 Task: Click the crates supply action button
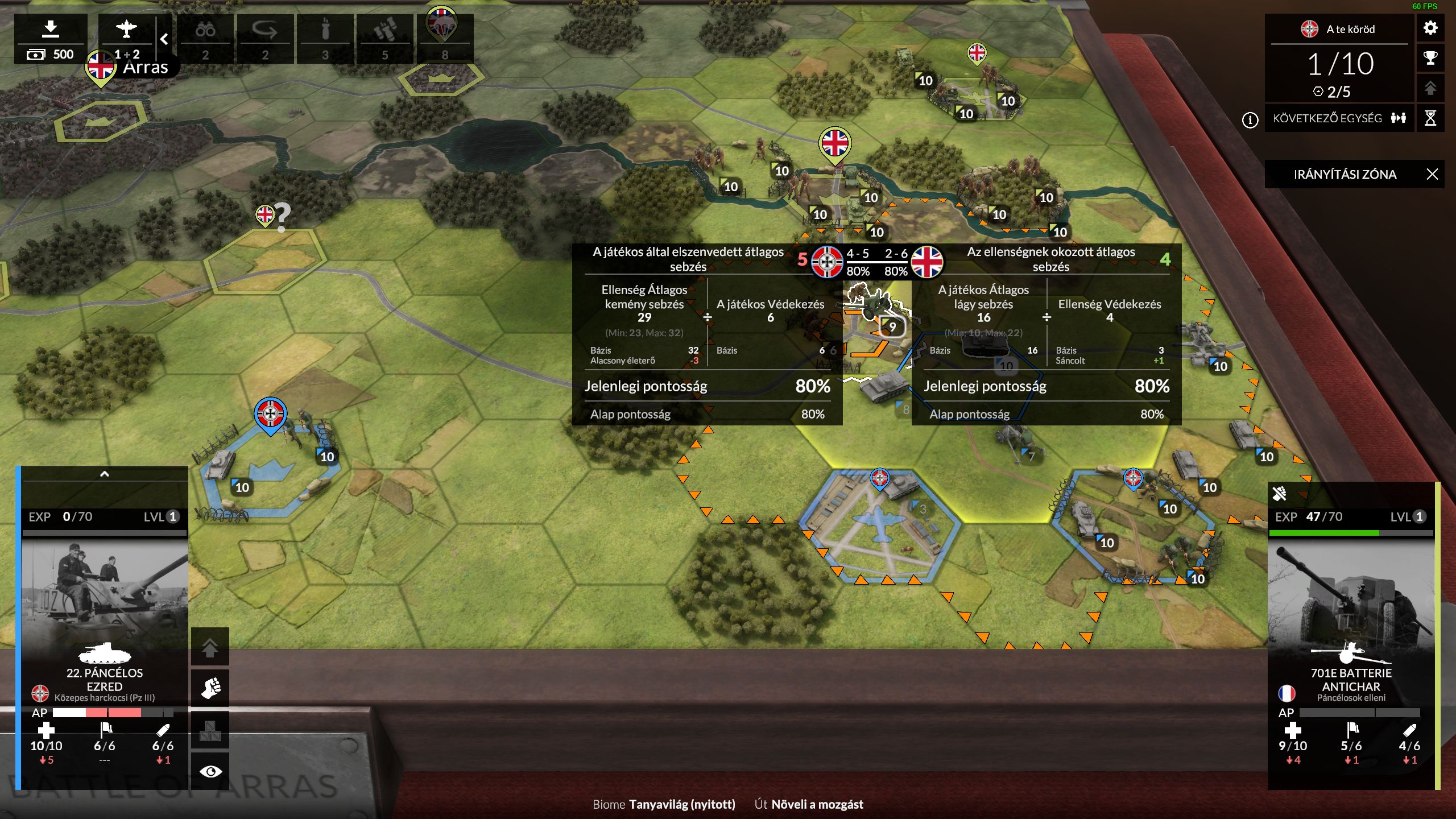(210, 730)
